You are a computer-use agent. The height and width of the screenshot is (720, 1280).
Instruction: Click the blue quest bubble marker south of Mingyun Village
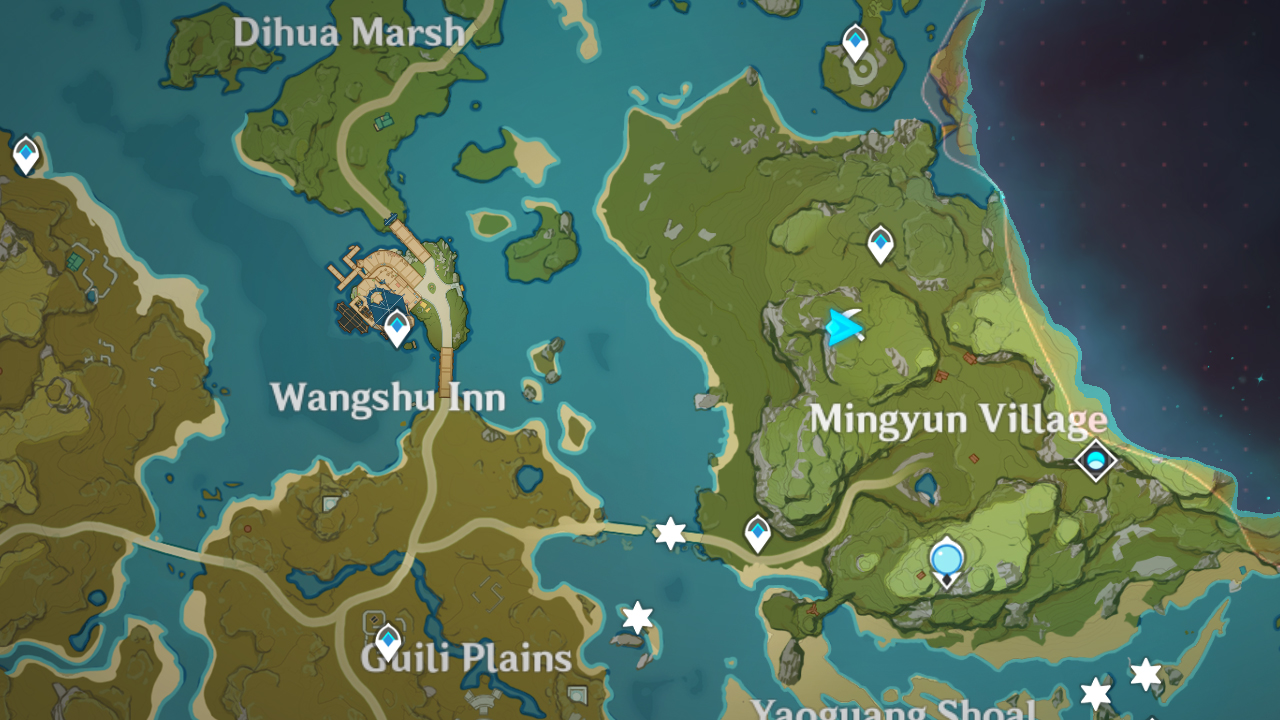(945, 560)
